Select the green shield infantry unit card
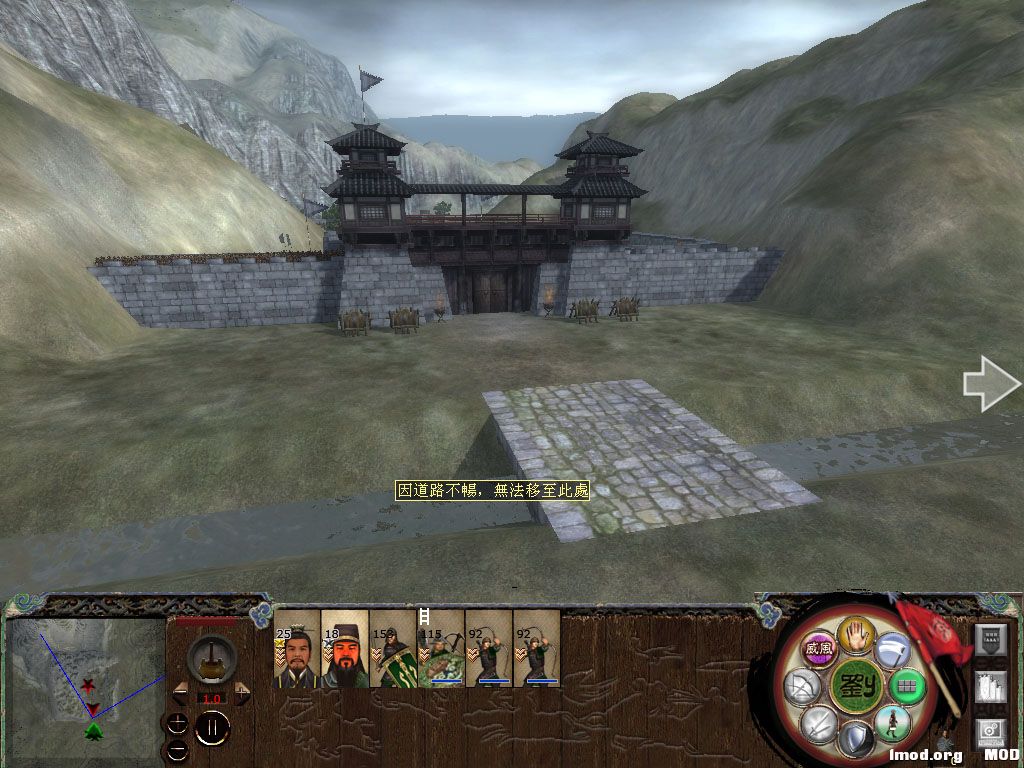Image resolution: width=1024 pixels, height=768 pixels. [393, 649]
